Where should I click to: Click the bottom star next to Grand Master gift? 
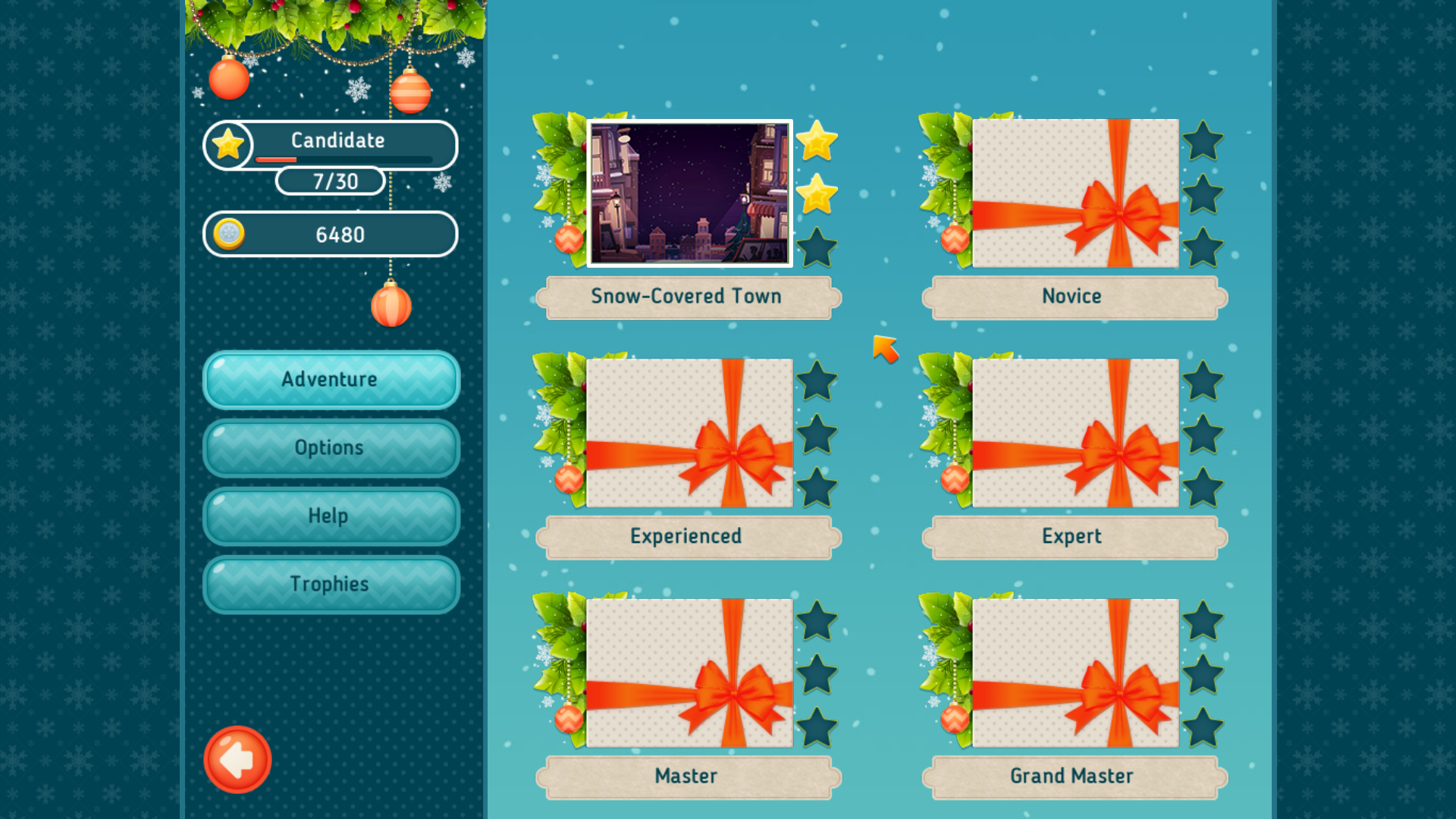point(1202,724)
